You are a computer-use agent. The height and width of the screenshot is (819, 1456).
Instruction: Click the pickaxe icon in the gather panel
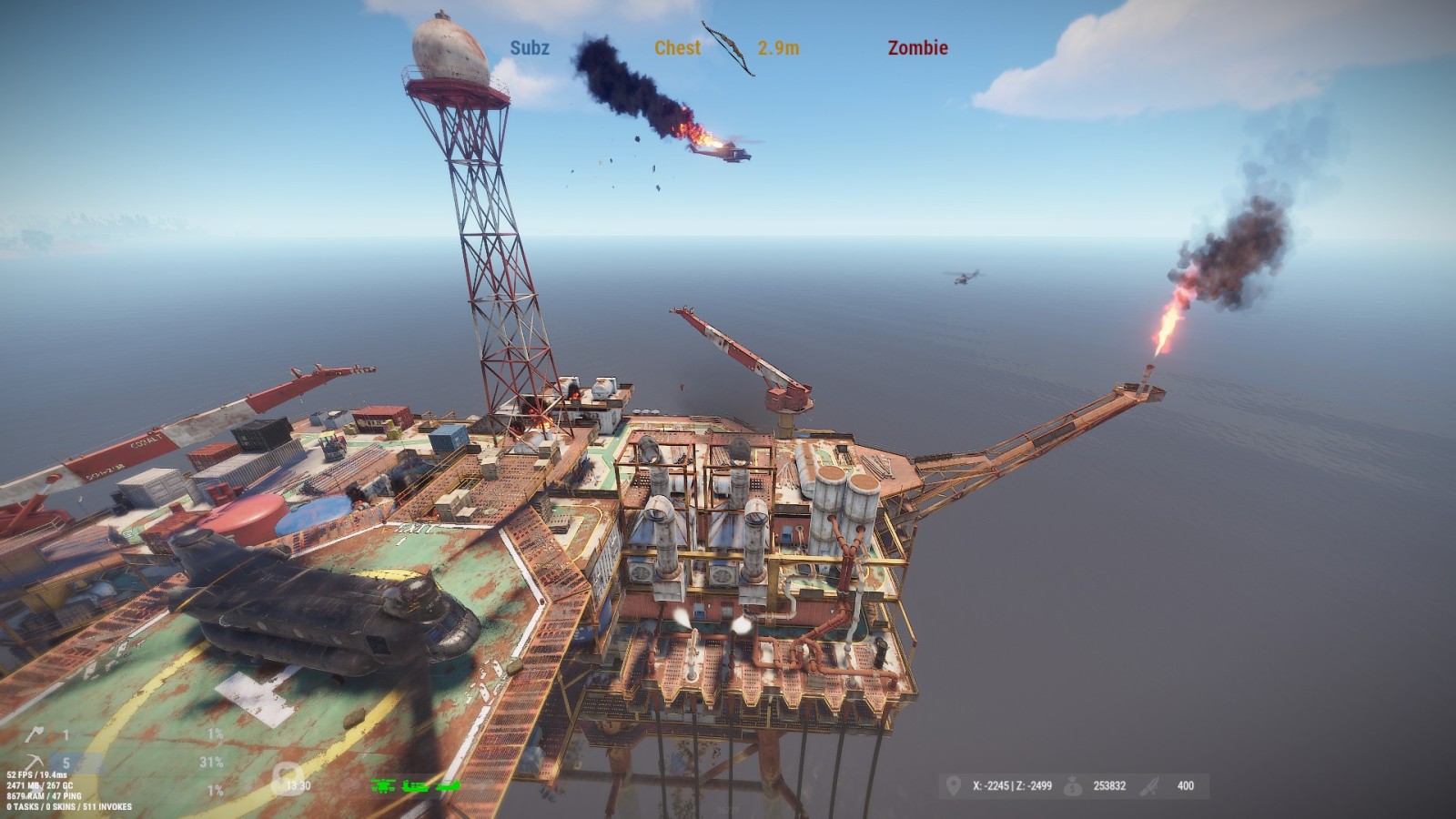coord(34,763)
